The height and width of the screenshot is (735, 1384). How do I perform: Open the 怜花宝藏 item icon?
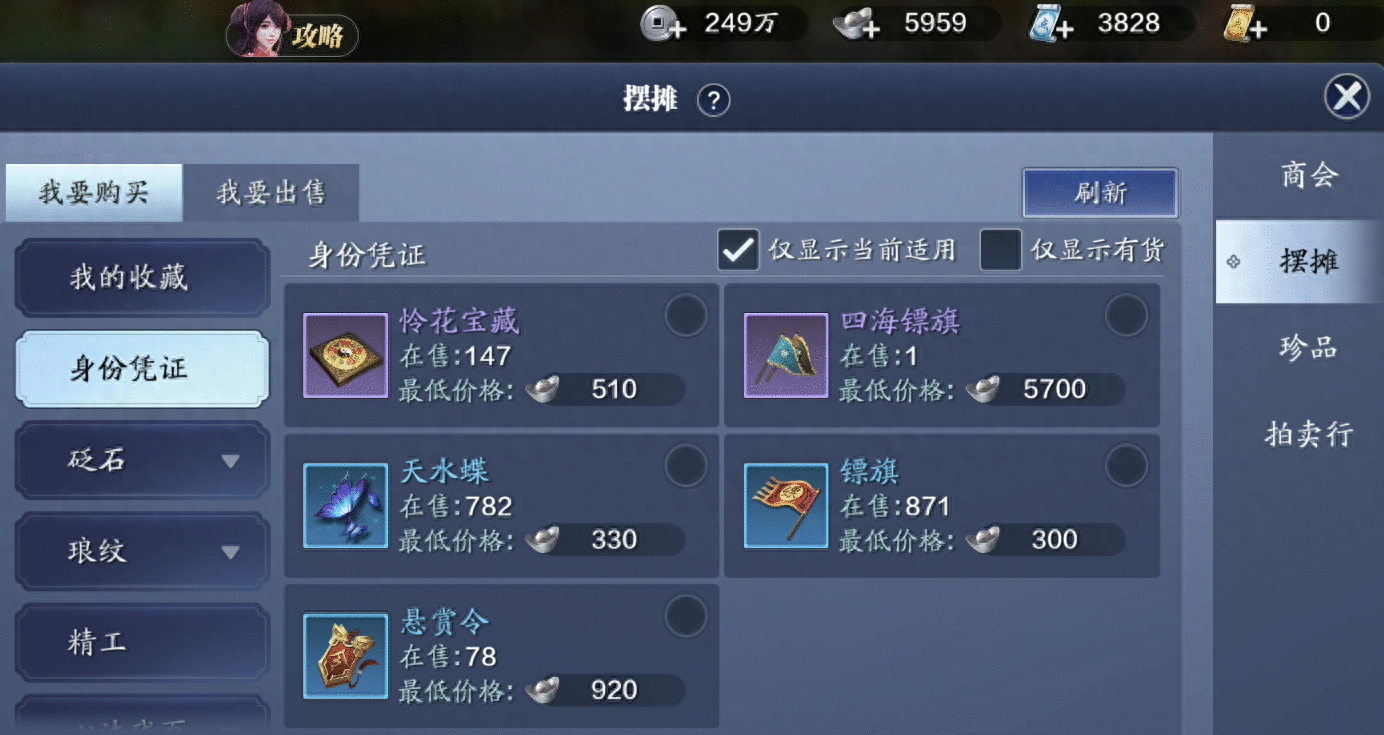click(x=345, y=355)
